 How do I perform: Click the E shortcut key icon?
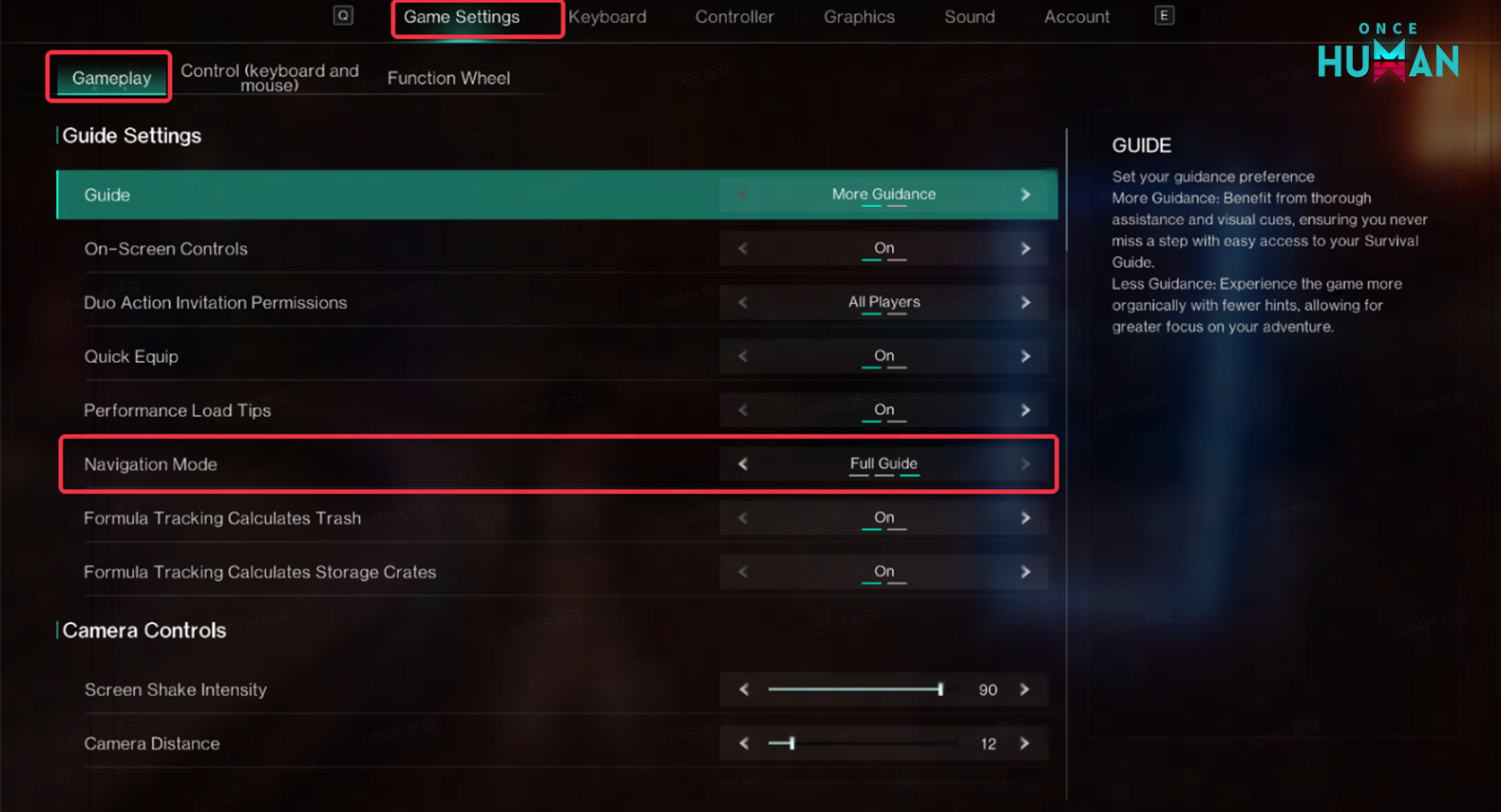pos(1164,15)
